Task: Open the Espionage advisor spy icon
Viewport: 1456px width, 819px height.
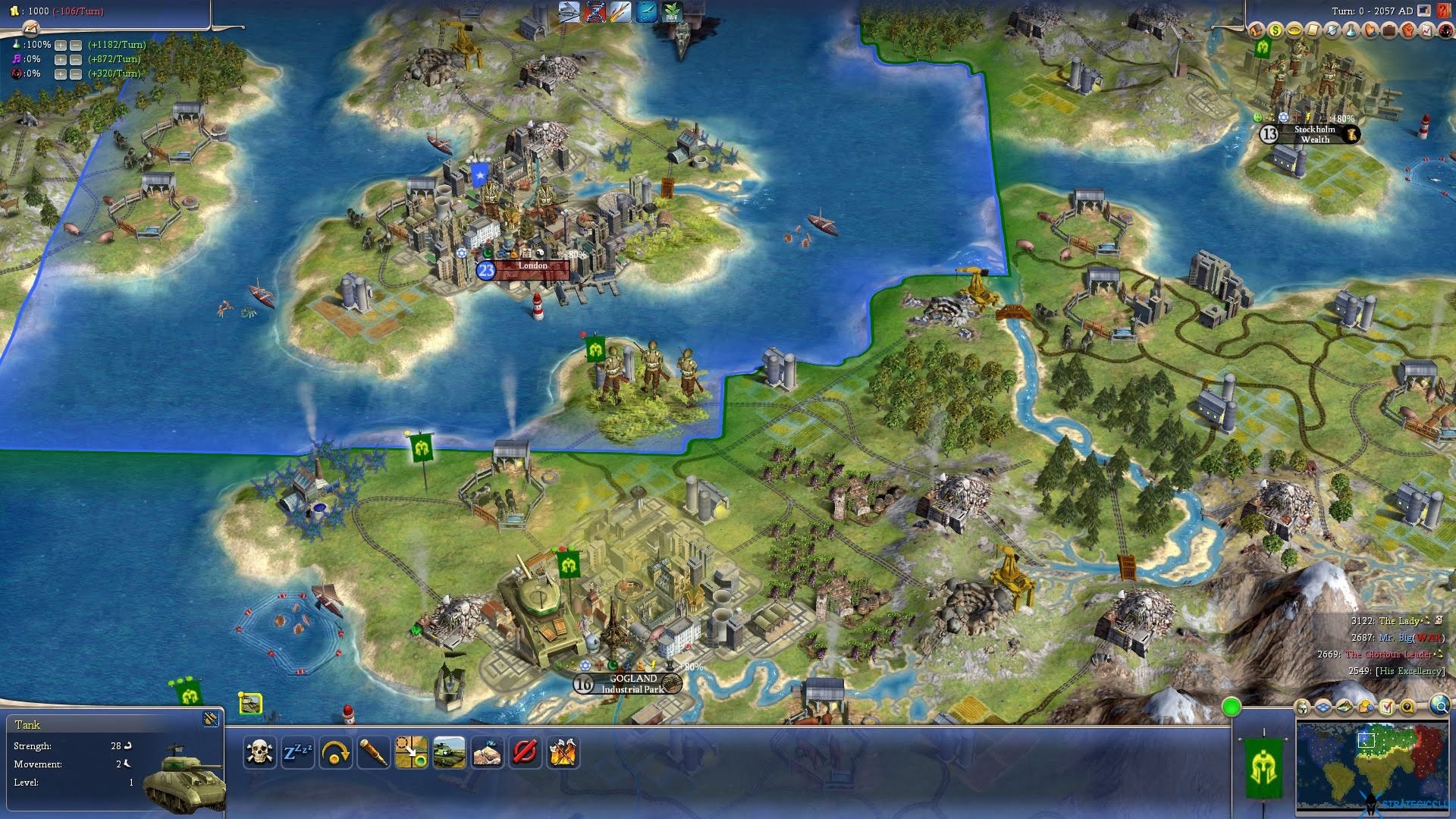Action: 1445,30
